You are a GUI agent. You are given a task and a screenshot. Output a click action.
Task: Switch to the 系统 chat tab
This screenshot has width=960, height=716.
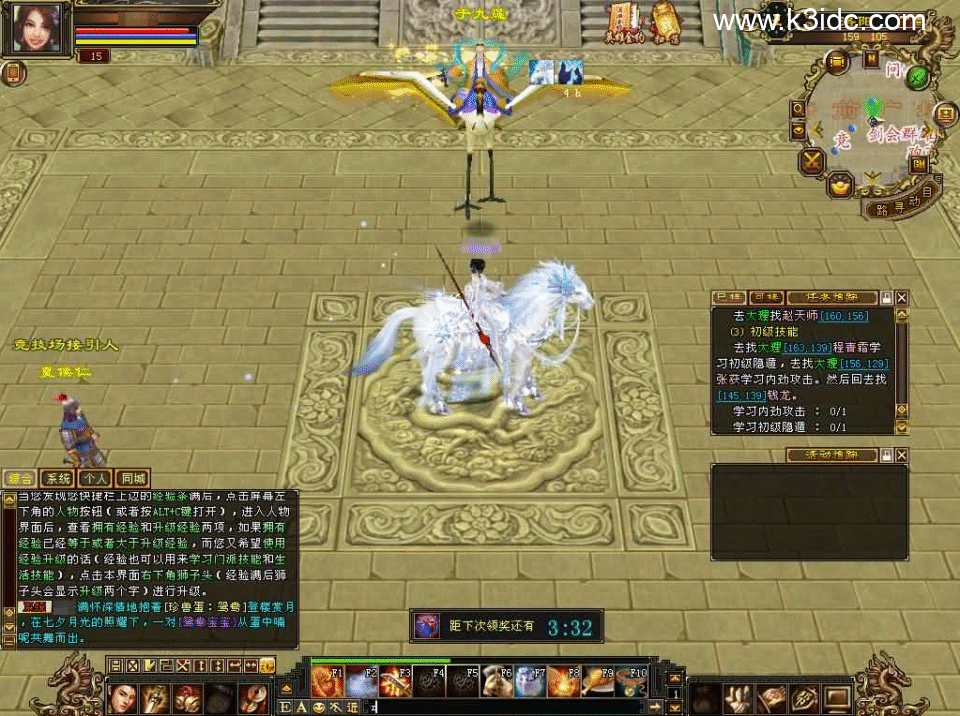(56, 479)
